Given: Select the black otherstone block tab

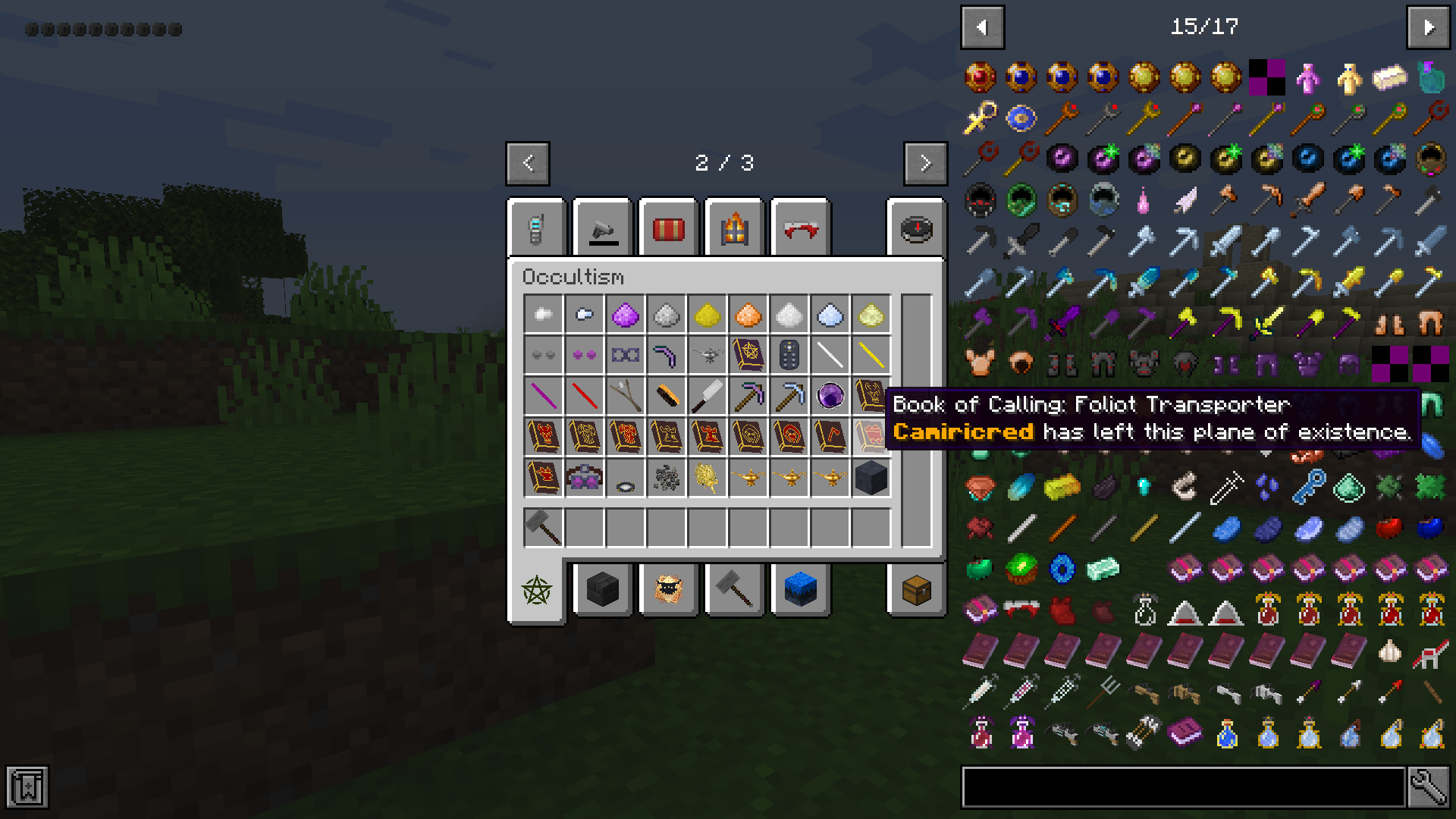Looking at the screenshot, I should click(602, 591).
